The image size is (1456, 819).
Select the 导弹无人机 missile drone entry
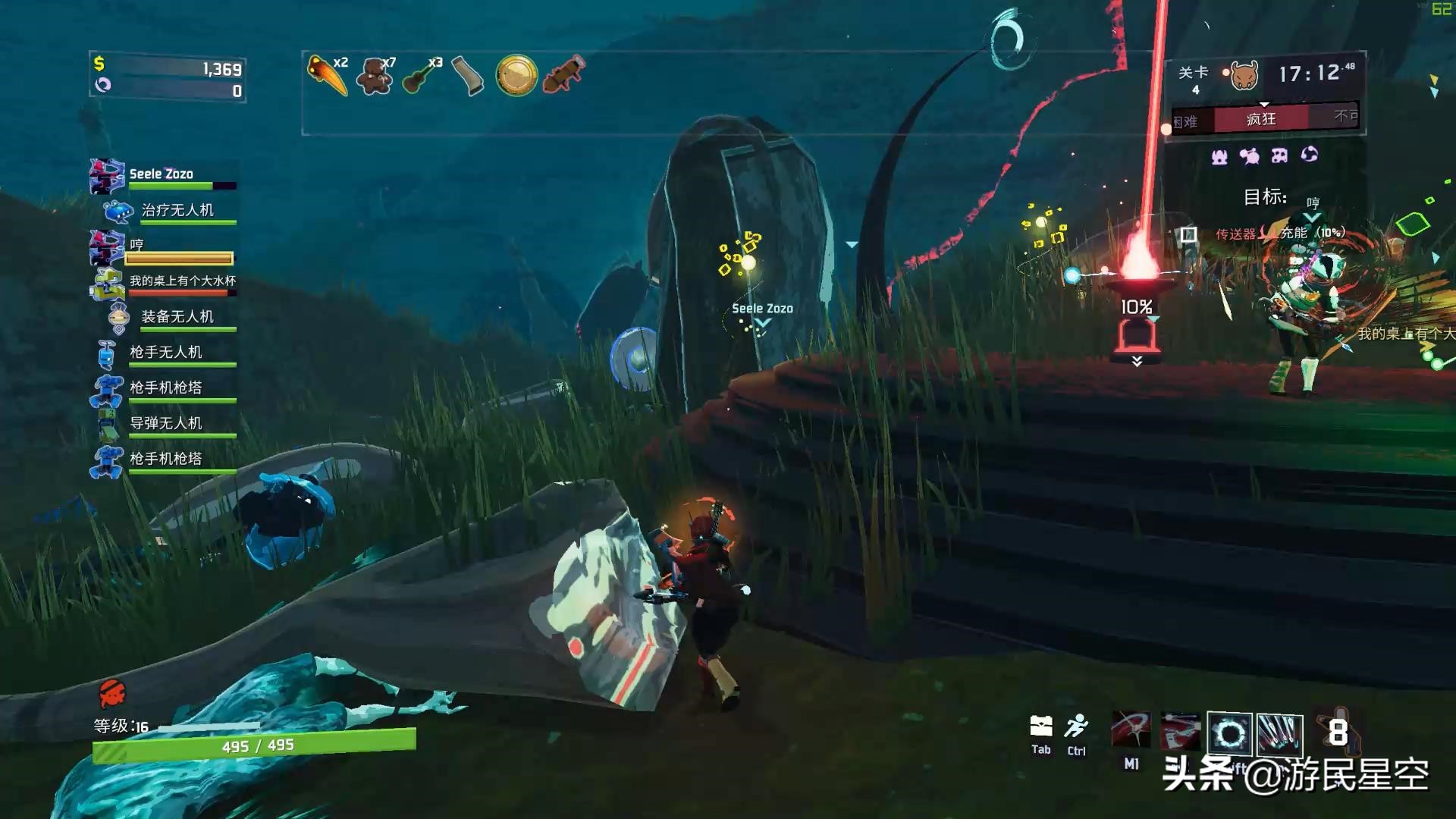[165, 423]
